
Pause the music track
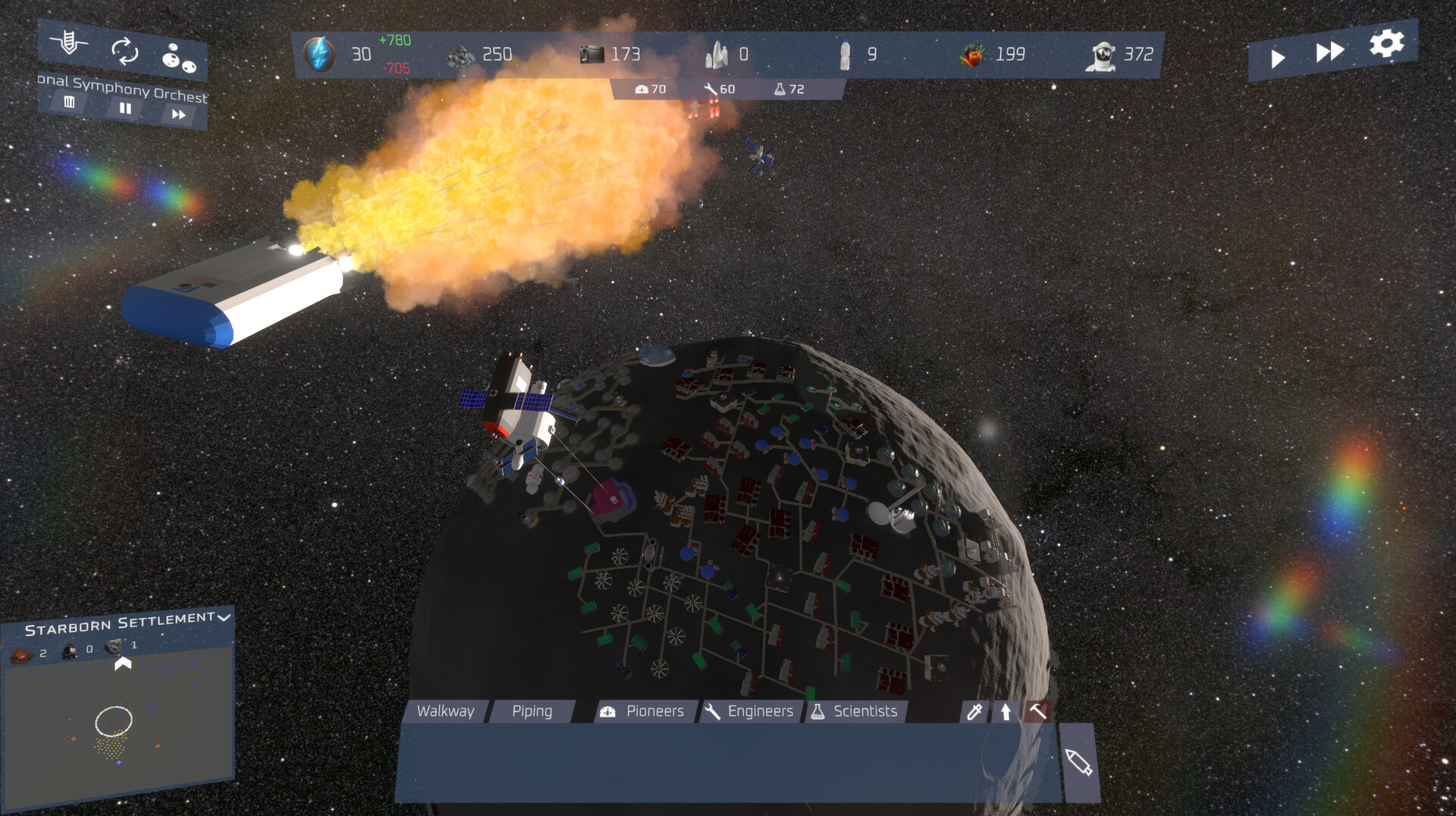pos(125,108)
